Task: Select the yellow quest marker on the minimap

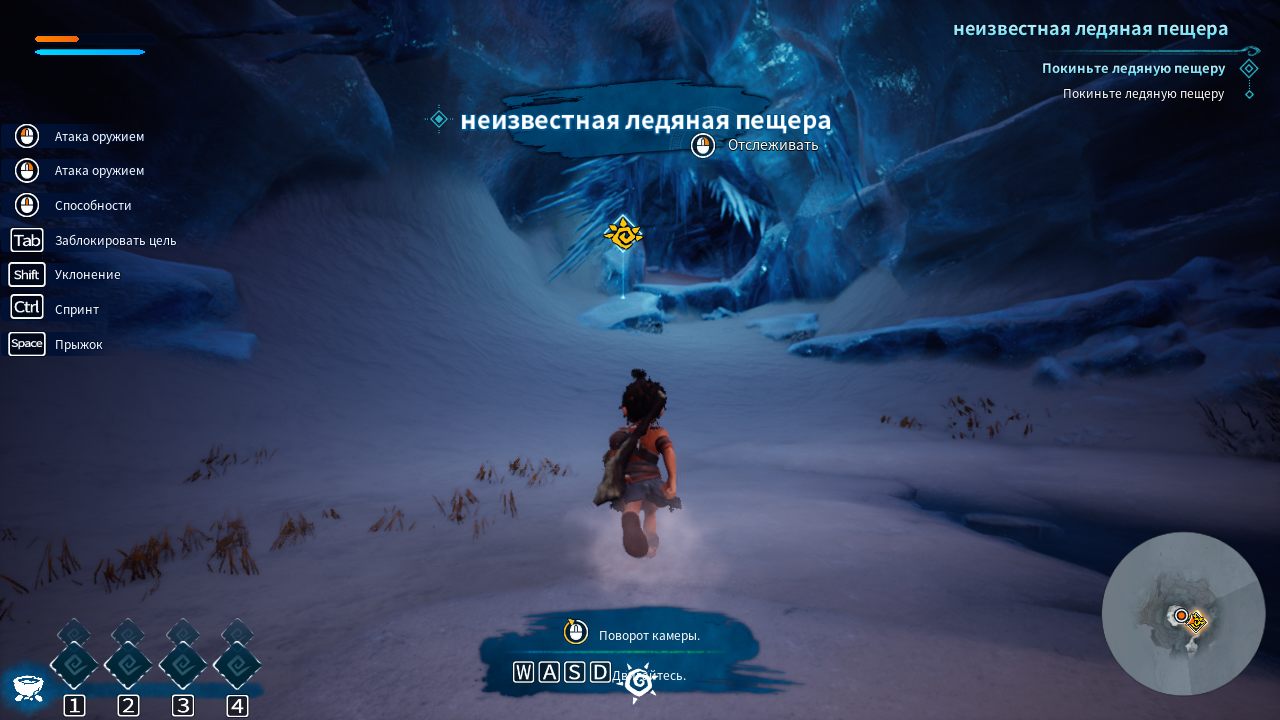Action: pos(1196,622)
